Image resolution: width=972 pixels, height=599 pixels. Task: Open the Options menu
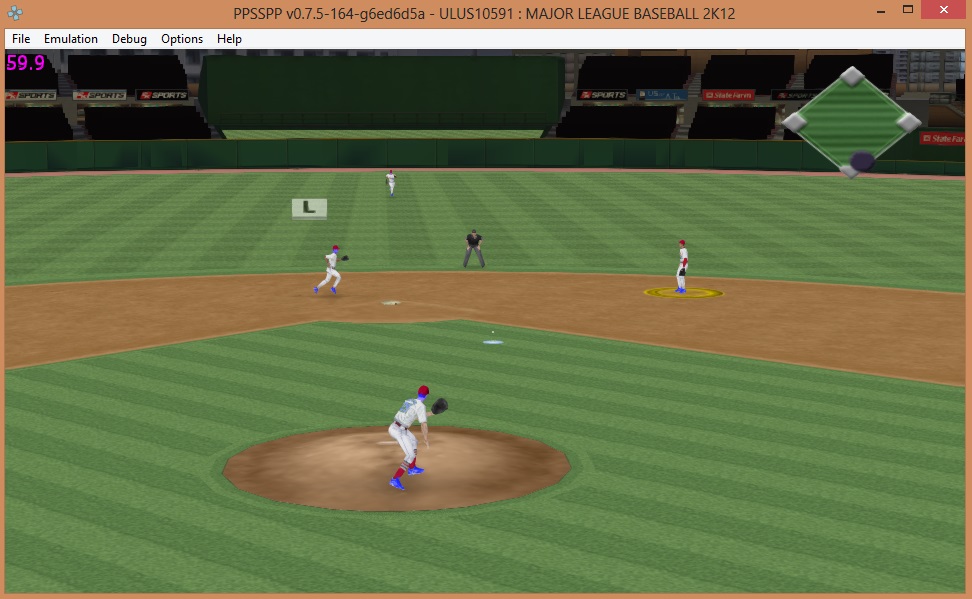pyautogui.click(x=182, y=39)
